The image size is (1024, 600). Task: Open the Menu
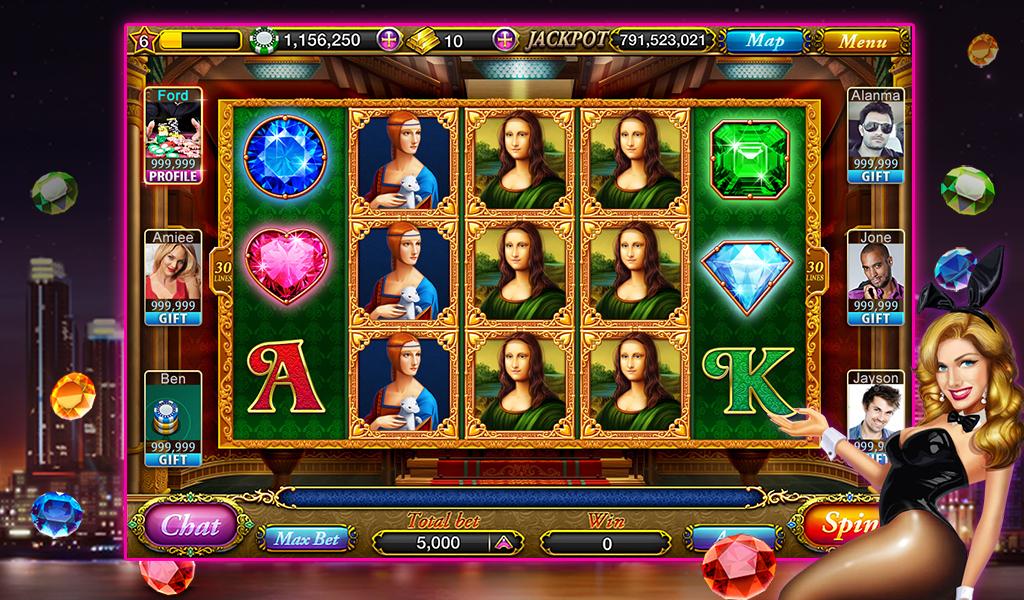click(862, 41)
